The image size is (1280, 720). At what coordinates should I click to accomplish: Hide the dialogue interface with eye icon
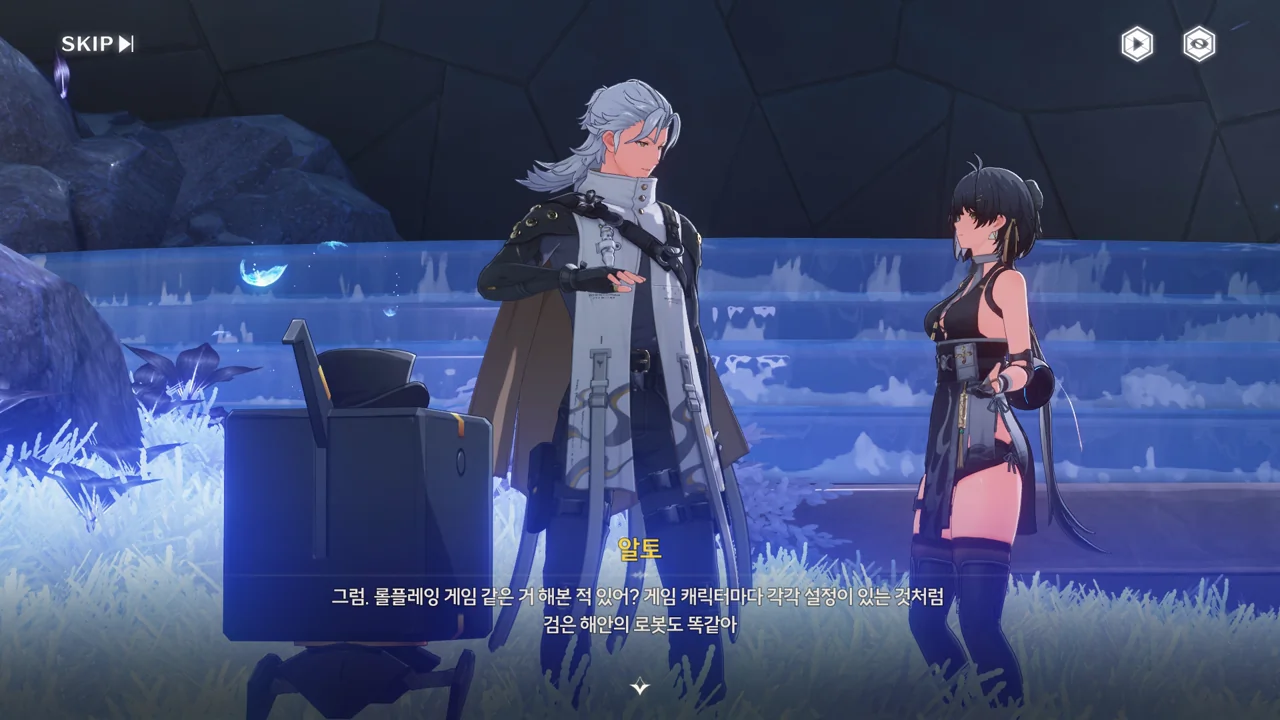1199,44
